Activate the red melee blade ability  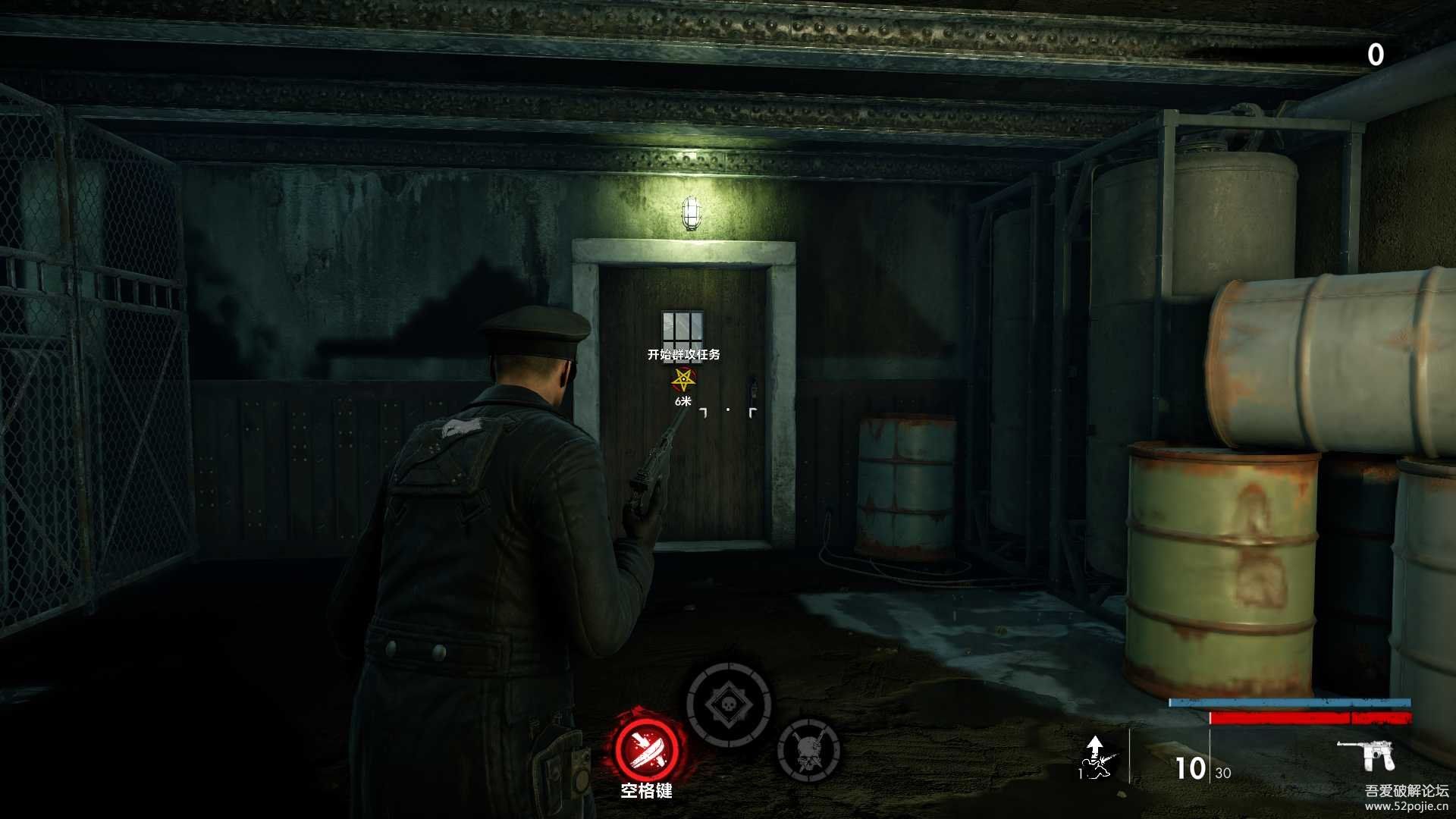[x=646, y=746]
